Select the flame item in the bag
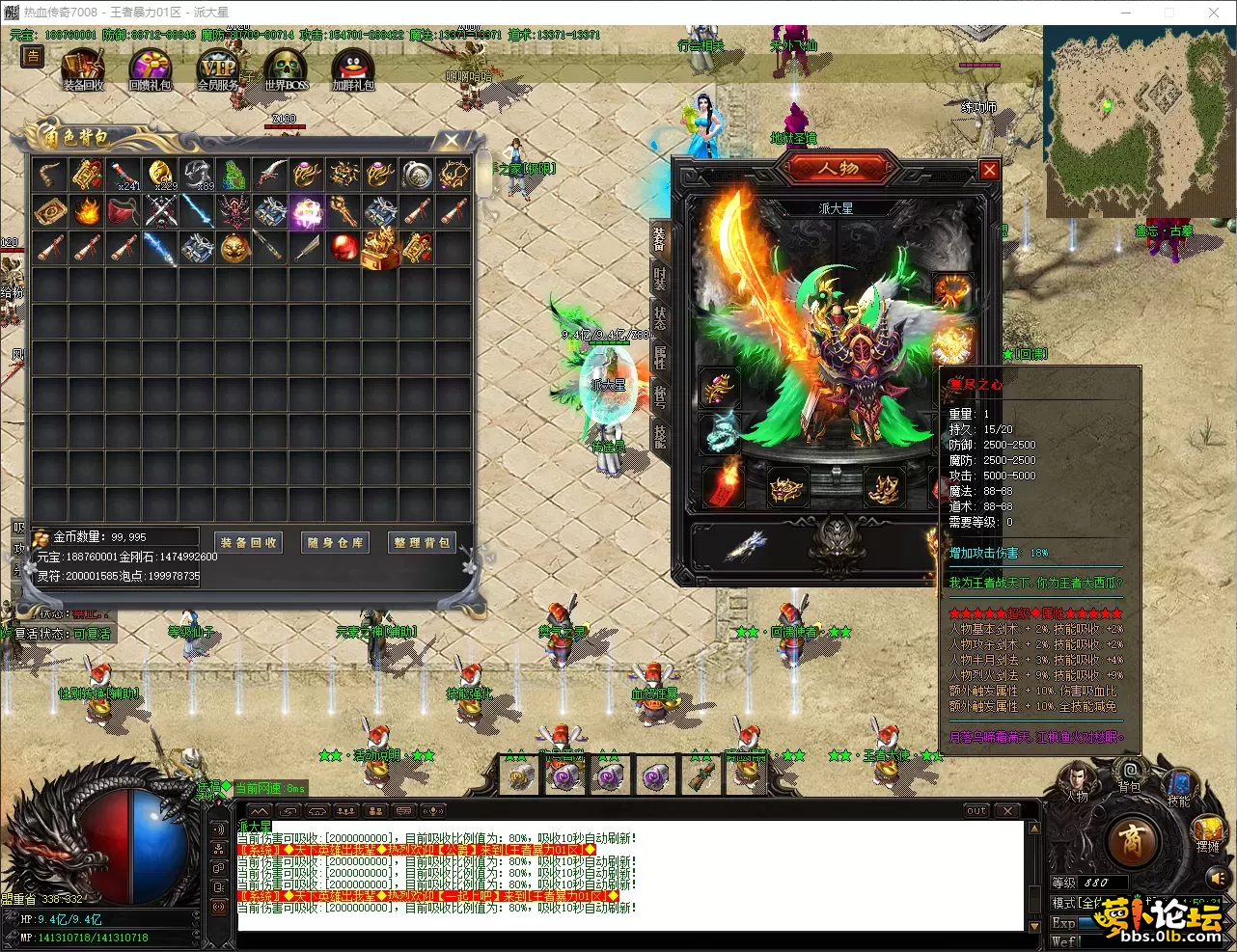This screenshot has height=952, width=1237. click(x=87, y=210)
